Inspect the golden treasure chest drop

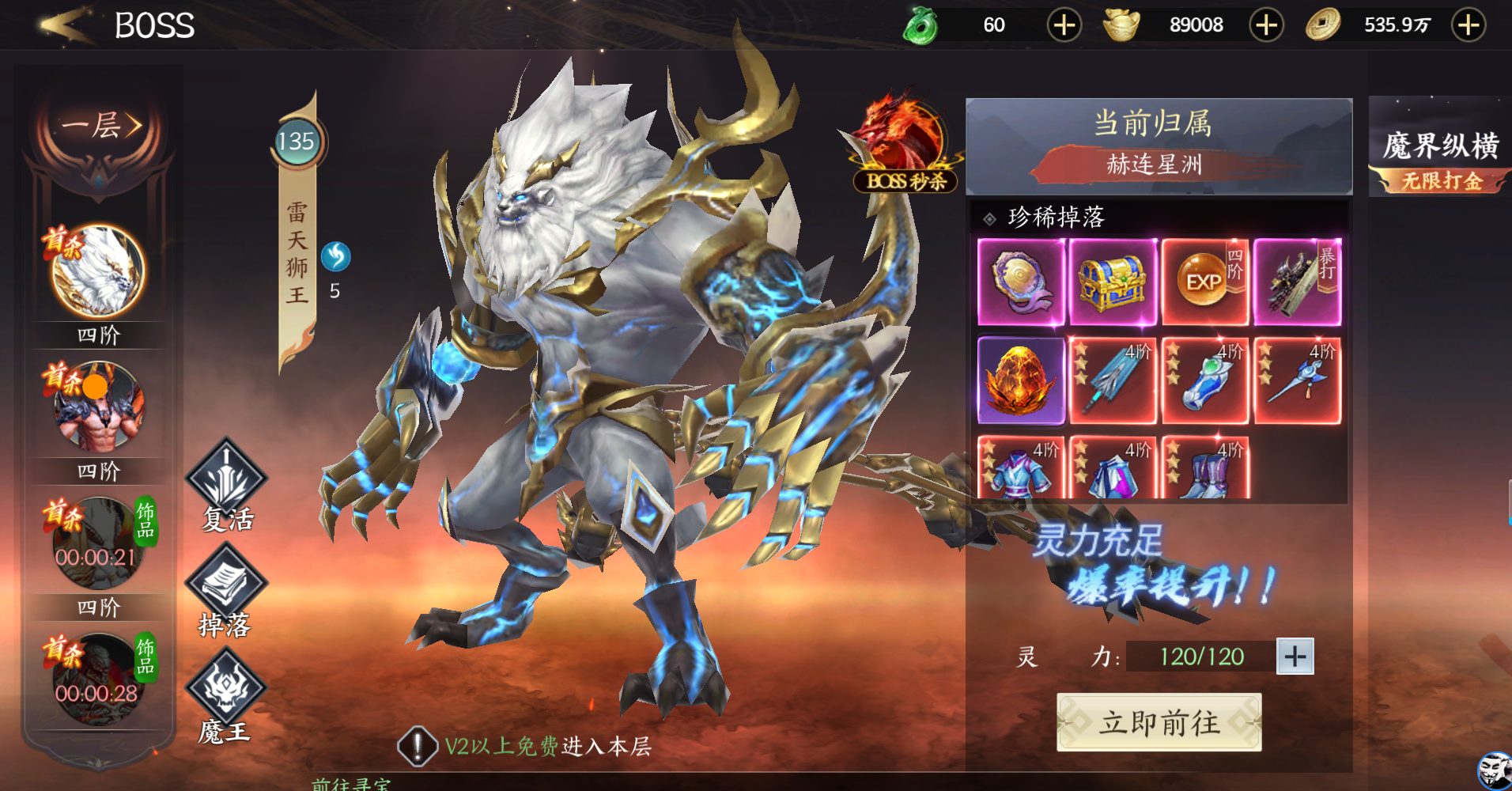[1113, 282]
